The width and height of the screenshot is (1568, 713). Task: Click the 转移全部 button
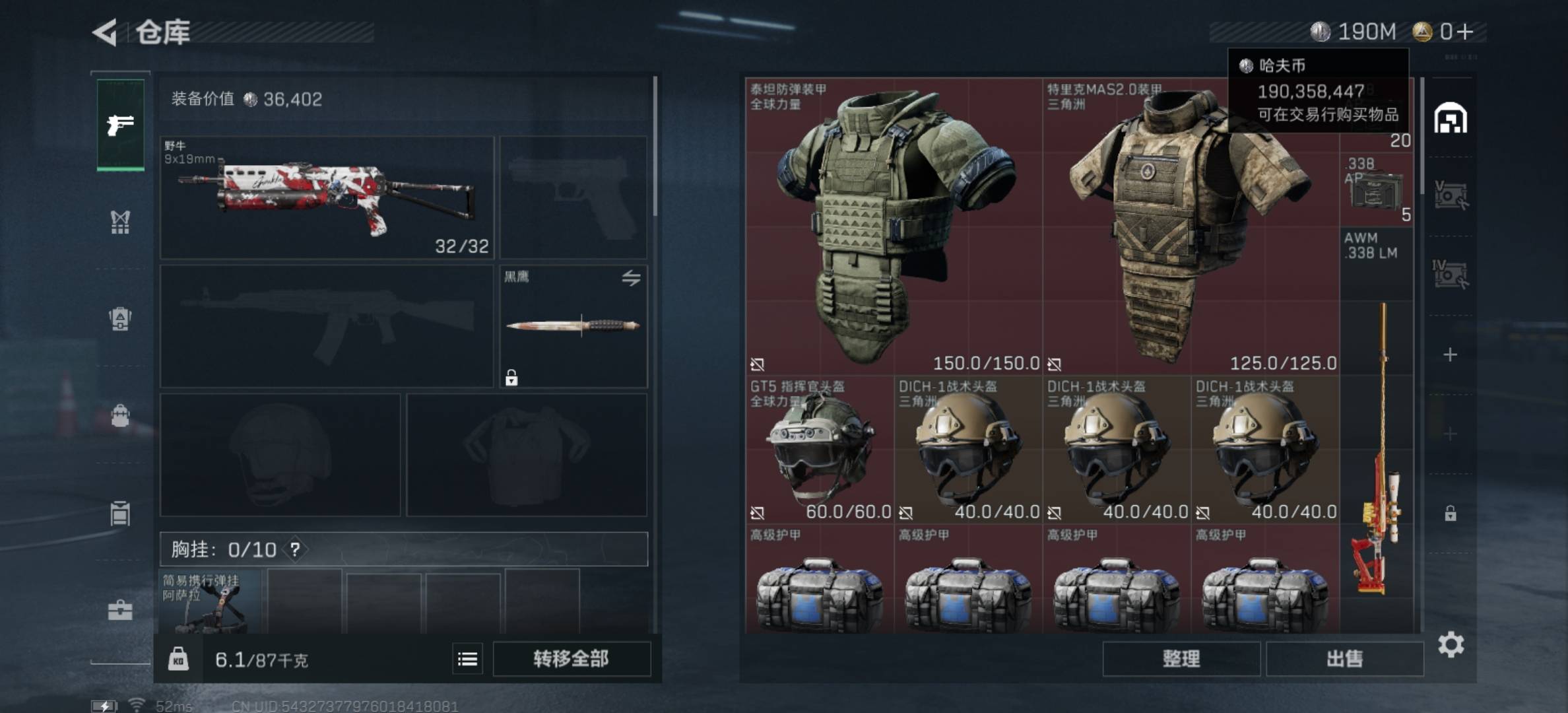coord(571,658)
